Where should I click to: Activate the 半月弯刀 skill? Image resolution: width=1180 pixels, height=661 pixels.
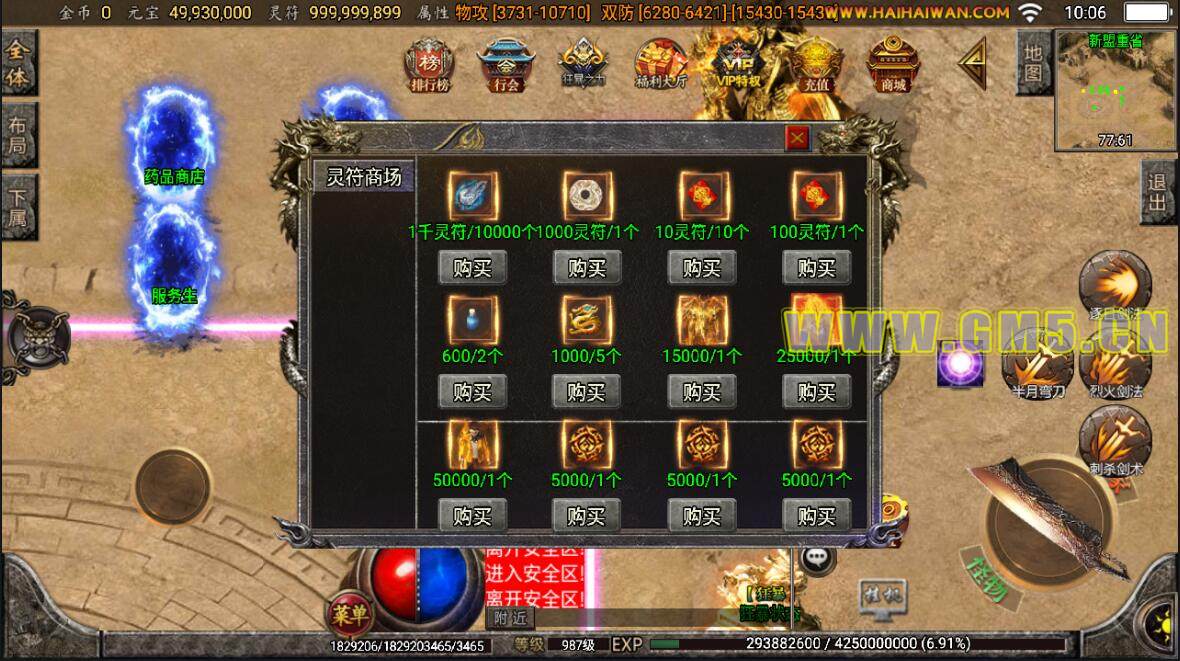pyautogui.click(x=1036, y=367)
